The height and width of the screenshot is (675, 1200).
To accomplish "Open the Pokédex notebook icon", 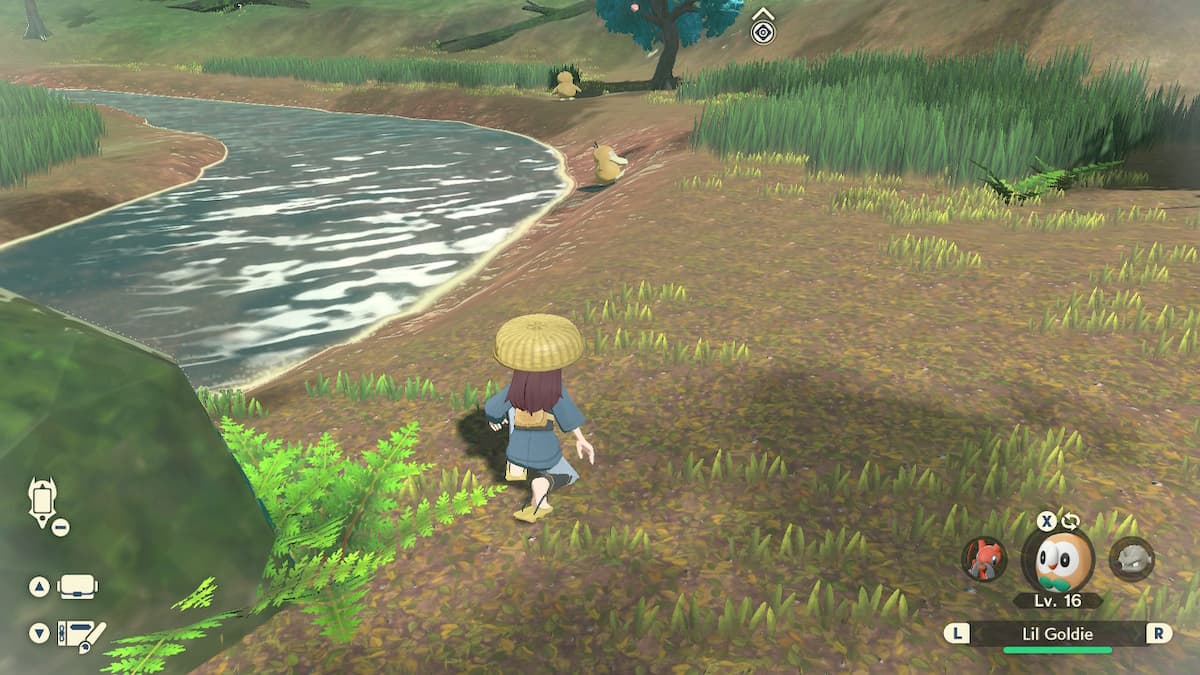I will pos(81,633).
